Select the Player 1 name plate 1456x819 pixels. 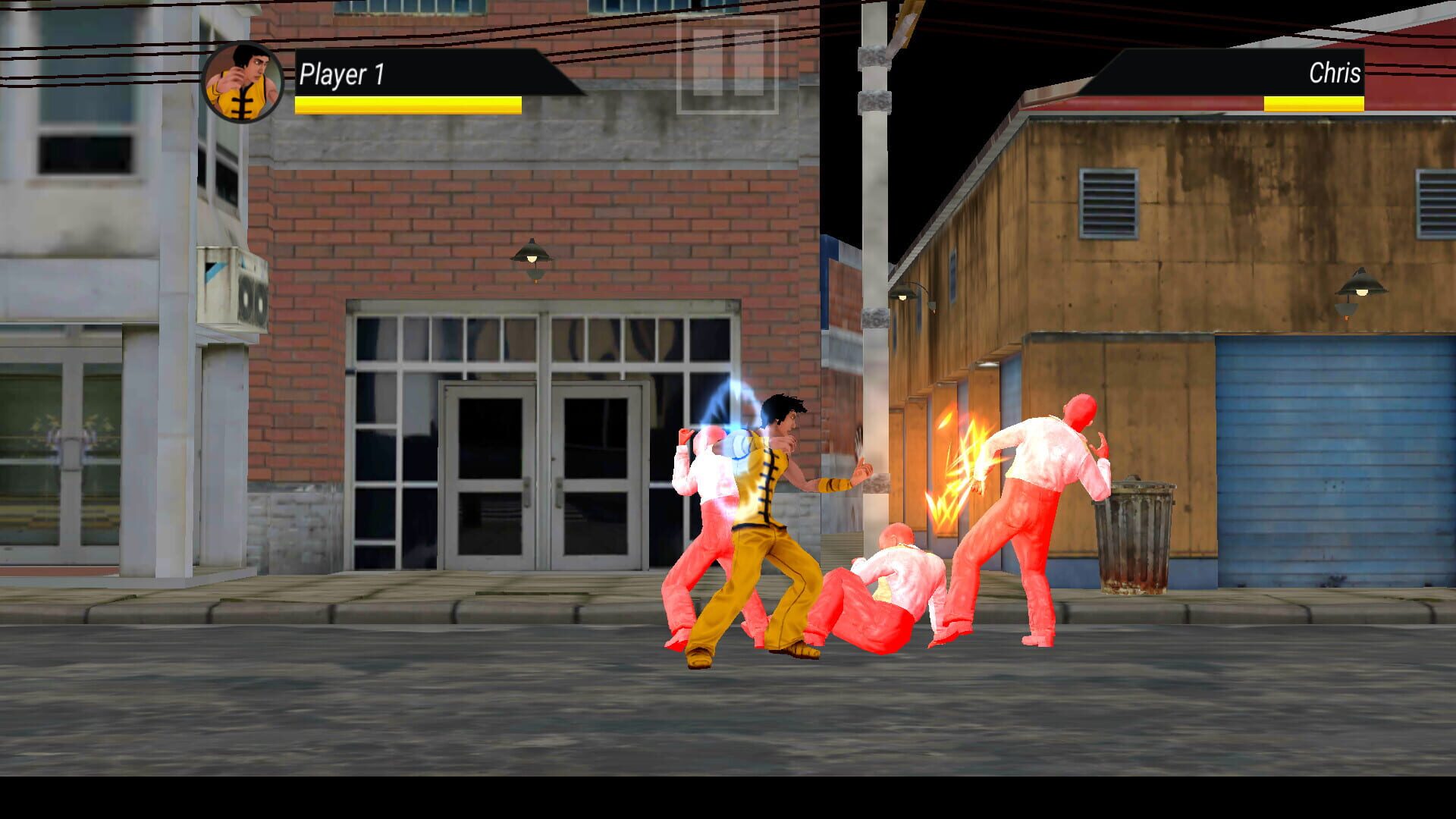pos(342,74)
